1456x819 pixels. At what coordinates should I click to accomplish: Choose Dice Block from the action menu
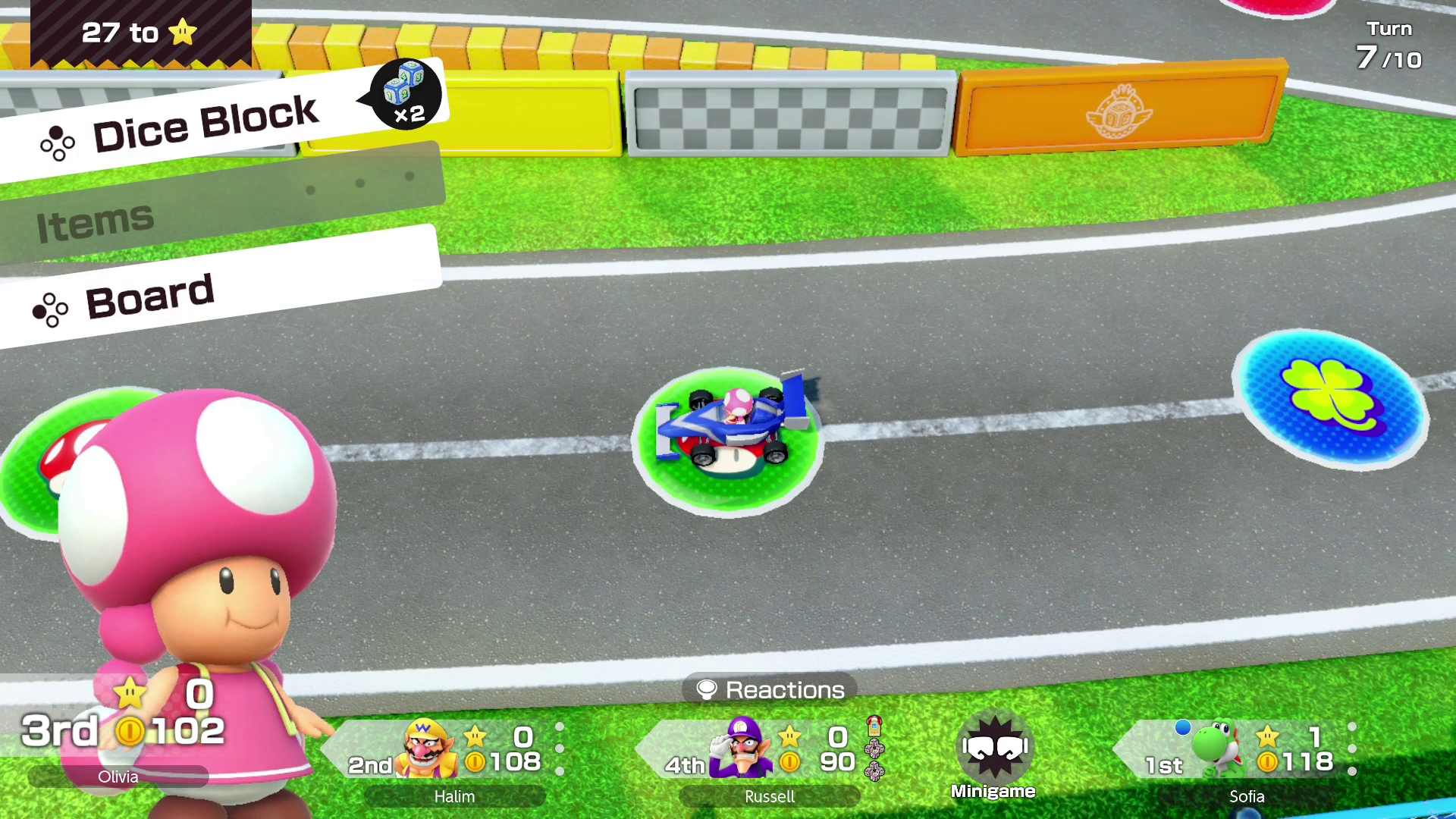pos(205,125)
